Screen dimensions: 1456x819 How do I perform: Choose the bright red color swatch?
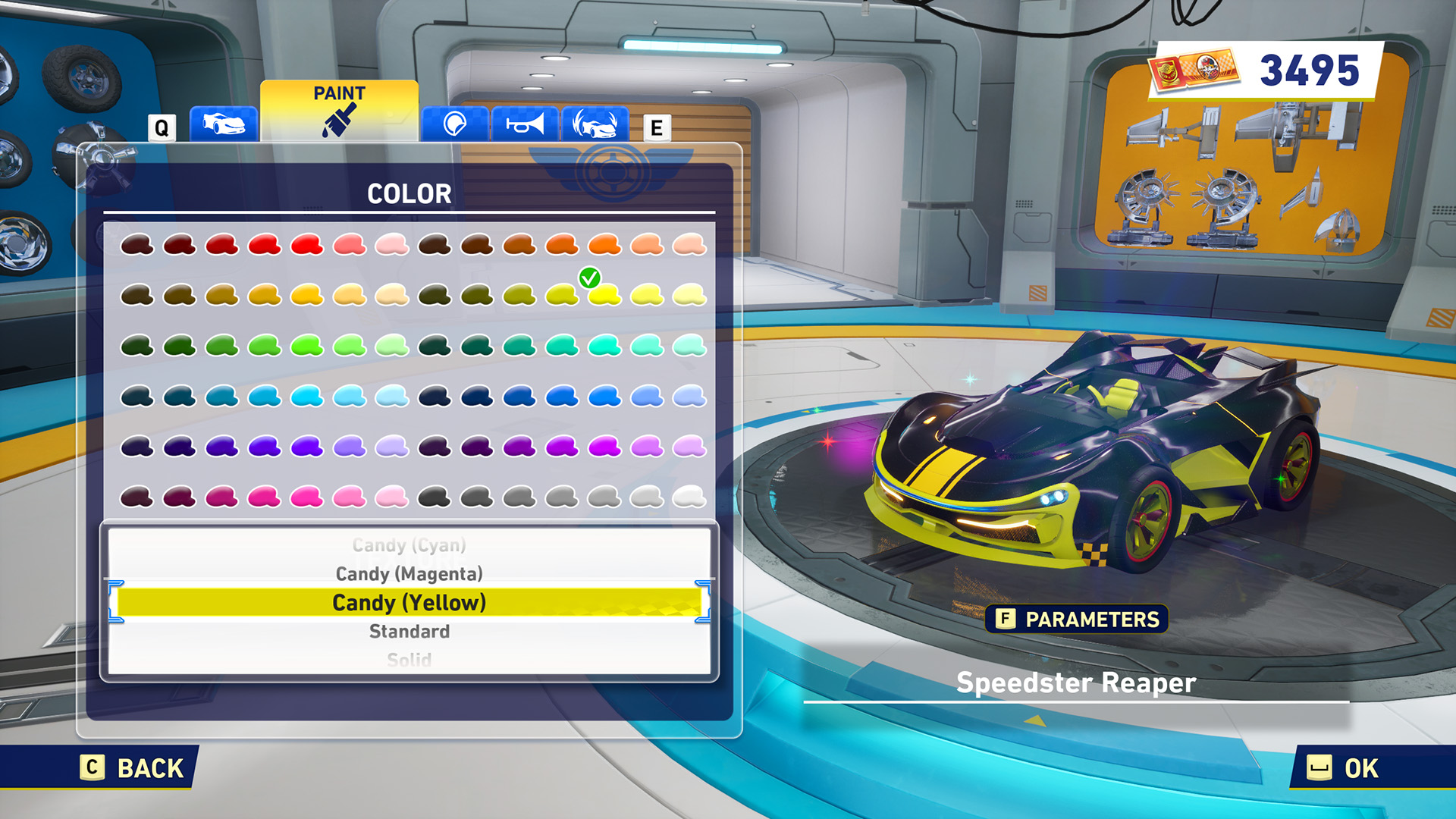pos(307,245)
